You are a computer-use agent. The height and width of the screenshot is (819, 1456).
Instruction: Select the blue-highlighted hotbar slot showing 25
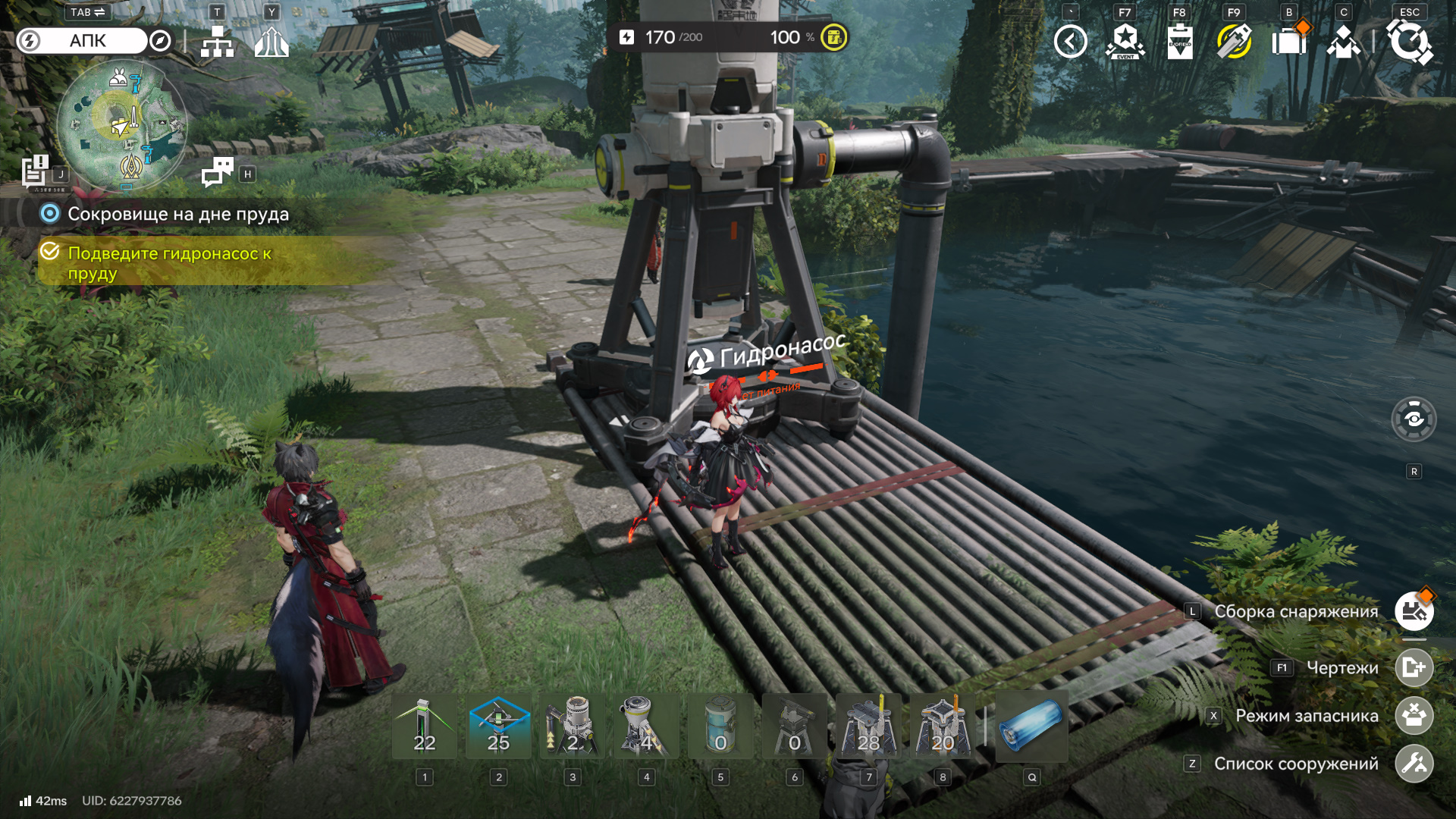coord(498,726)
